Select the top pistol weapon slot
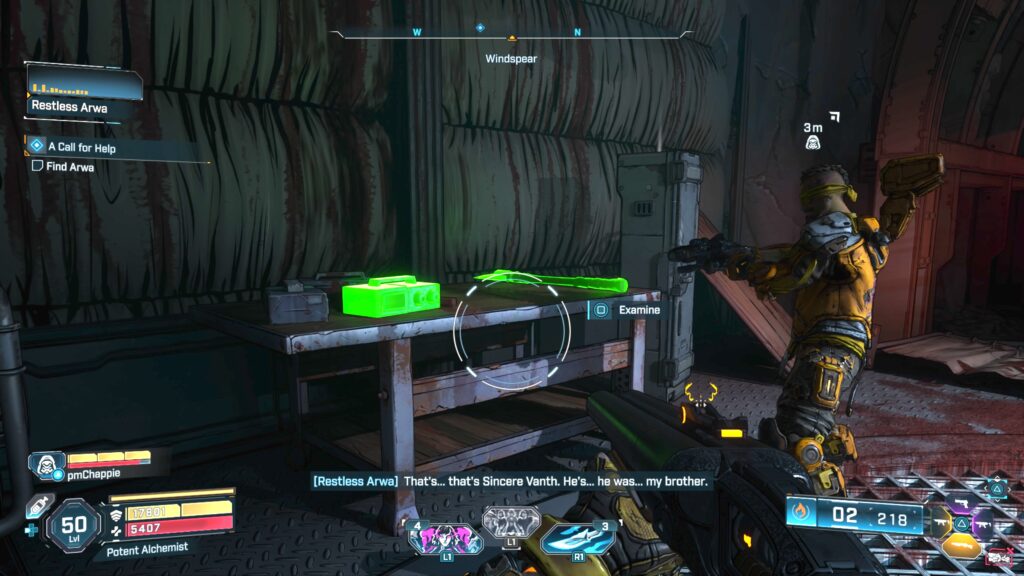Viewport: 1024px width, 576px height. coord(962,502)
